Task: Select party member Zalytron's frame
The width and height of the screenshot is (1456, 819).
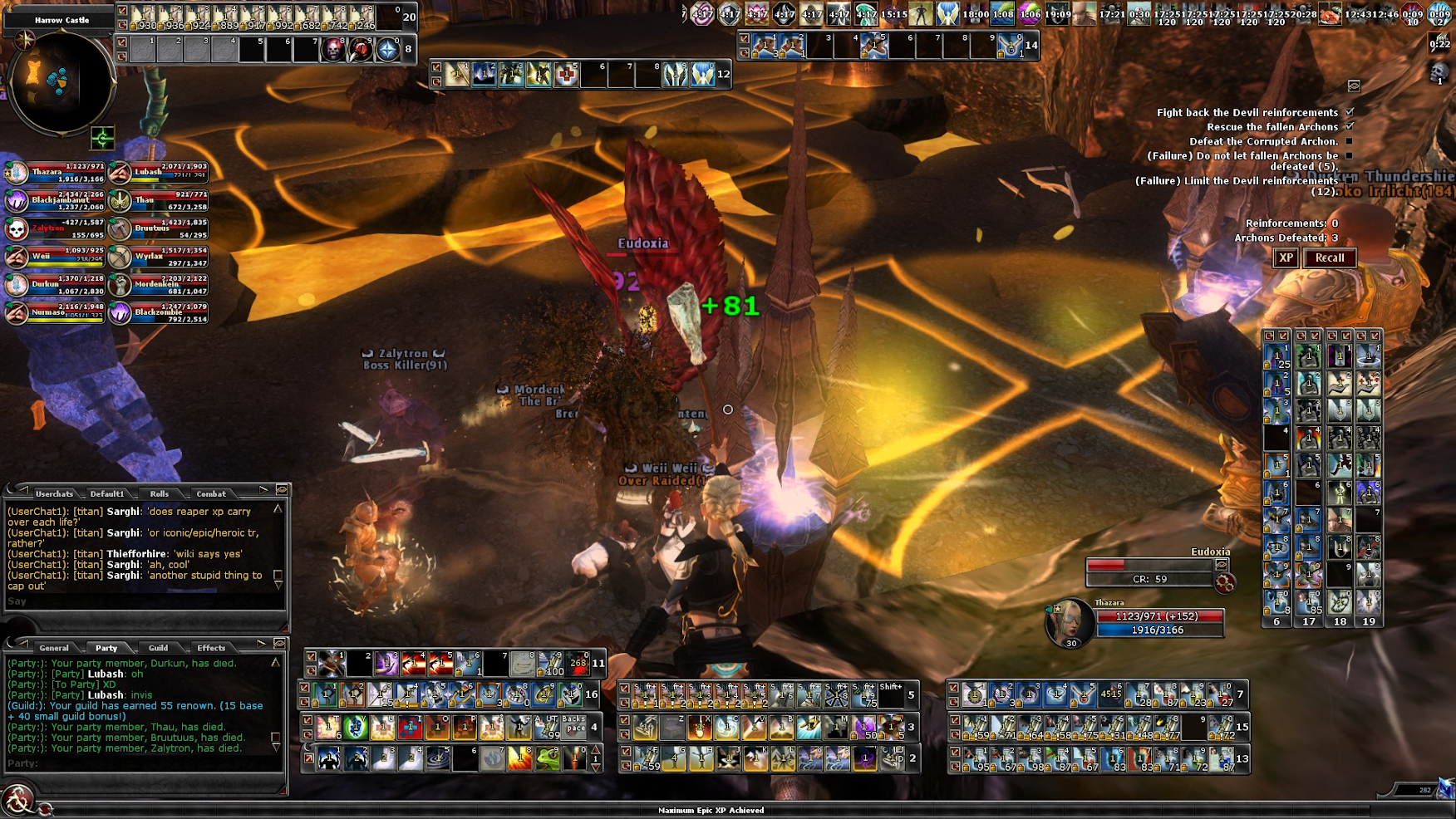Action: click(x=55, y=228)
